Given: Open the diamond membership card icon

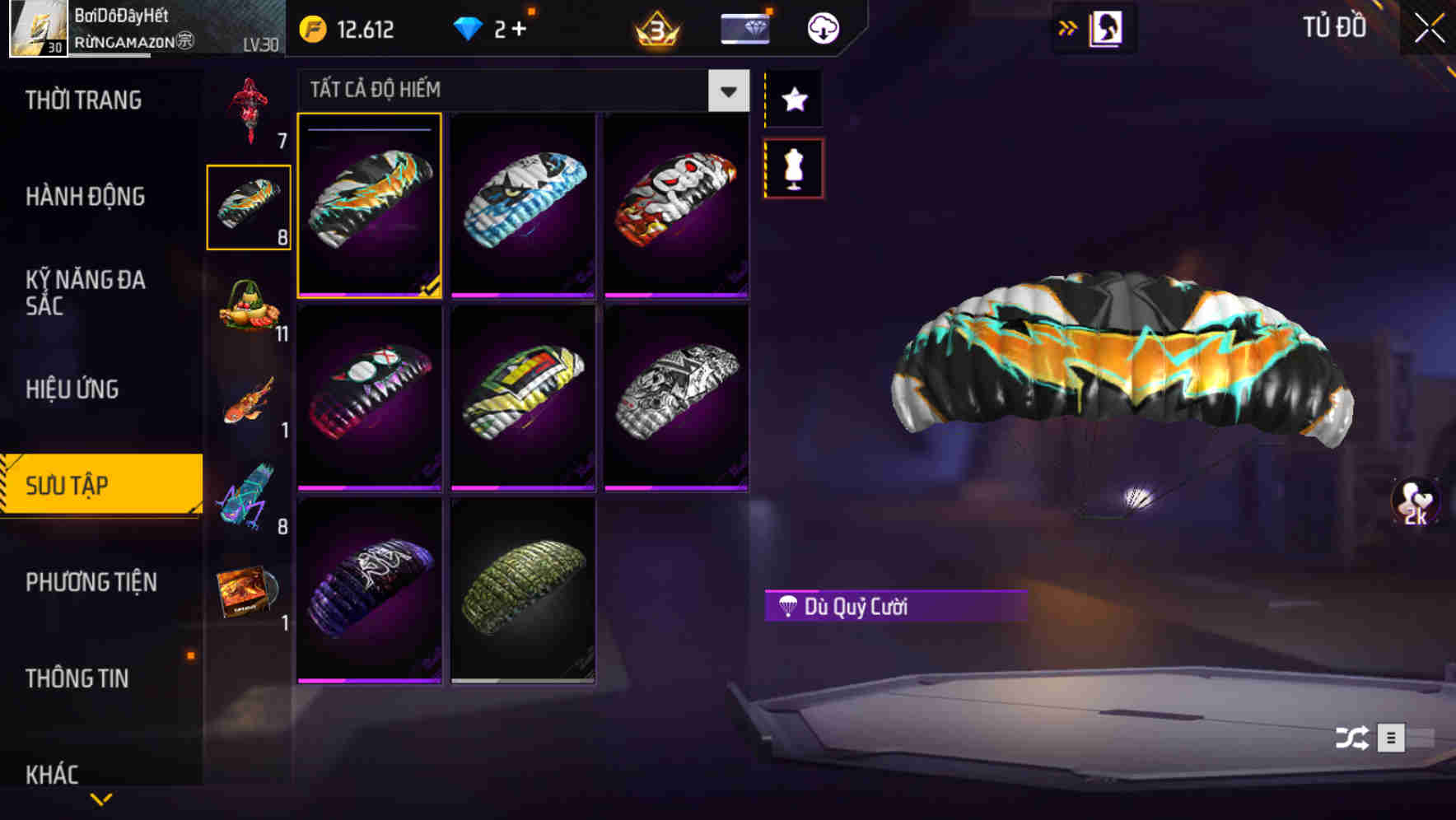Looking at the screenshot, I should point(744,27).
